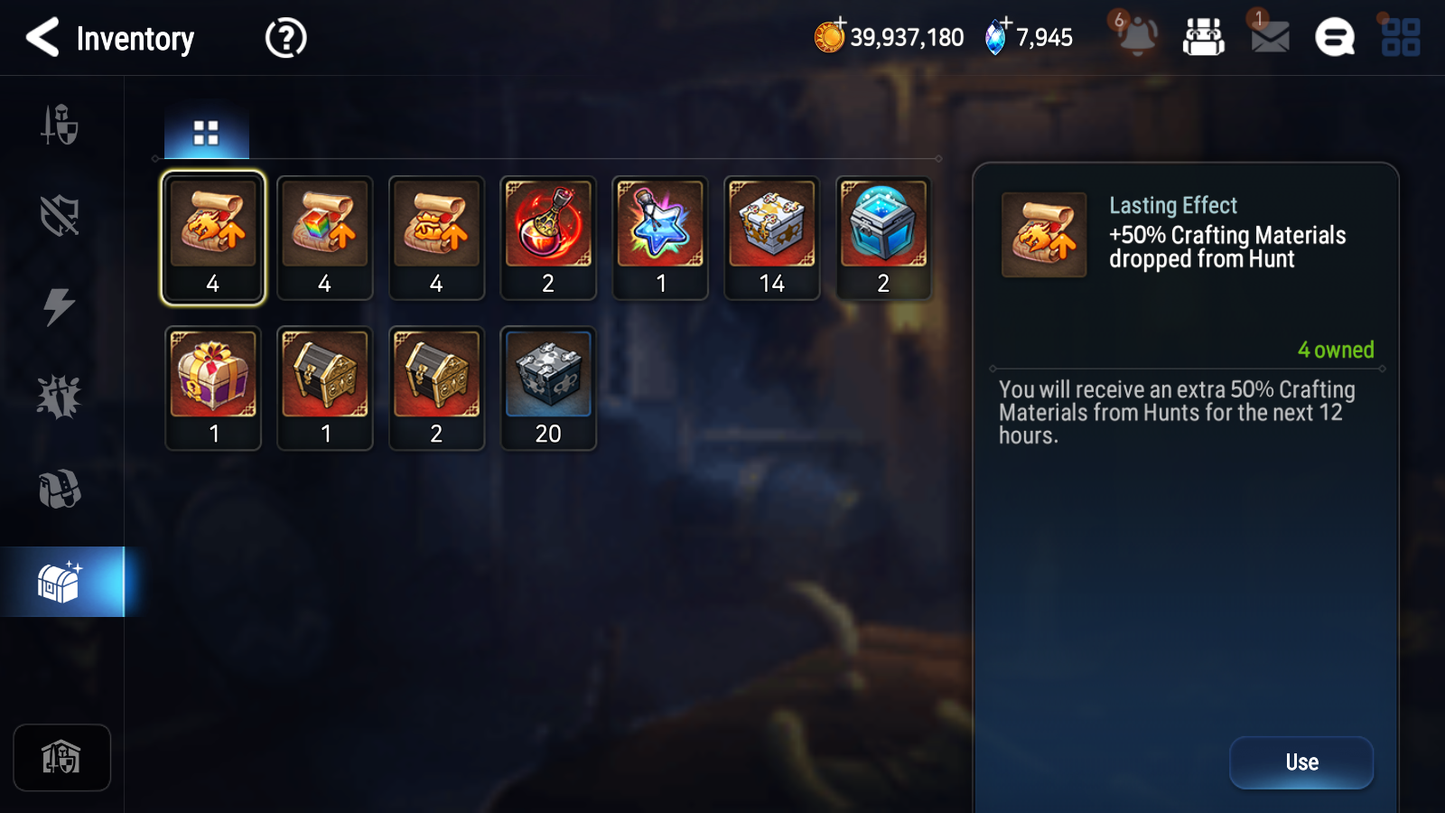Screen dimensions: 1445x813
Task: Open the notifications bell
Action: [x=1136, y=37]
